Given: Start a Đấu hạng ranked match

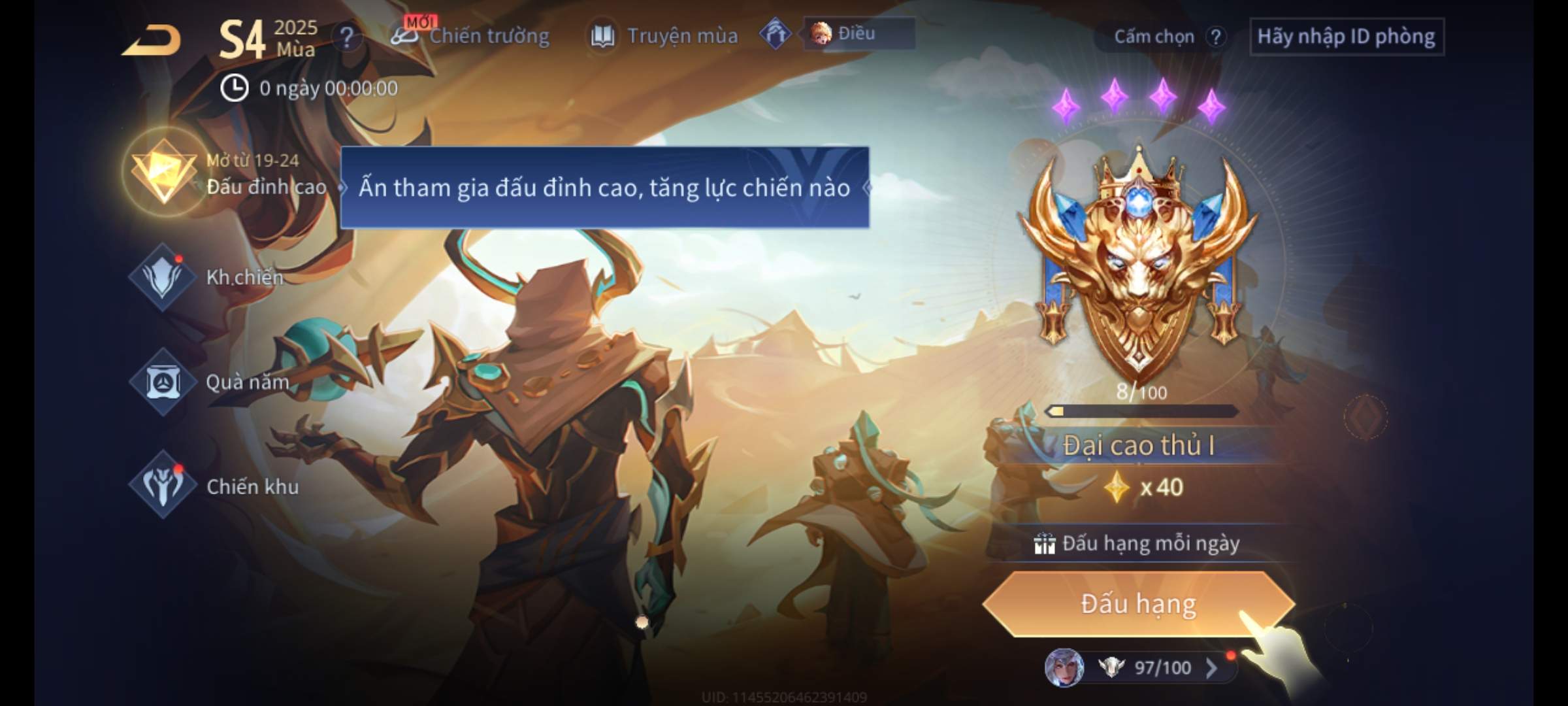Looking at the screenshot, I should point(1138,603).
